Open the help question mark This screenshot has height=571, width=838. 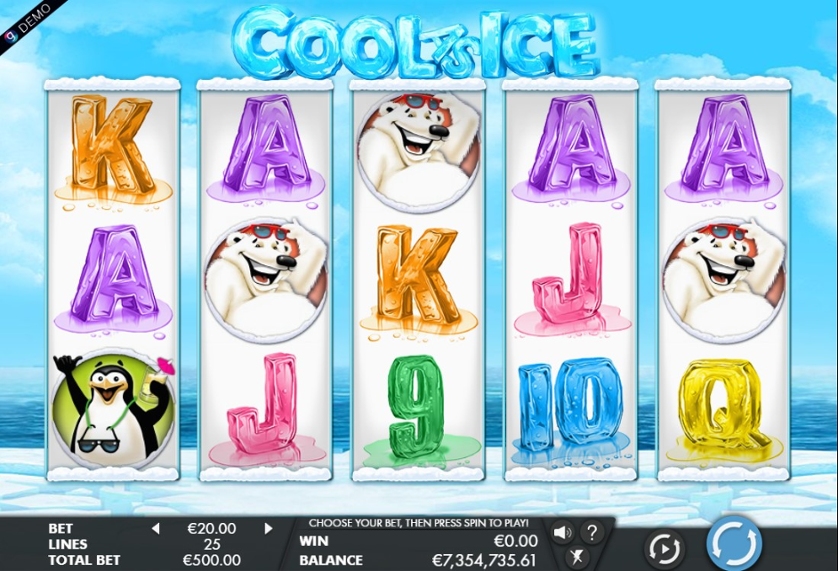[592, 532]
